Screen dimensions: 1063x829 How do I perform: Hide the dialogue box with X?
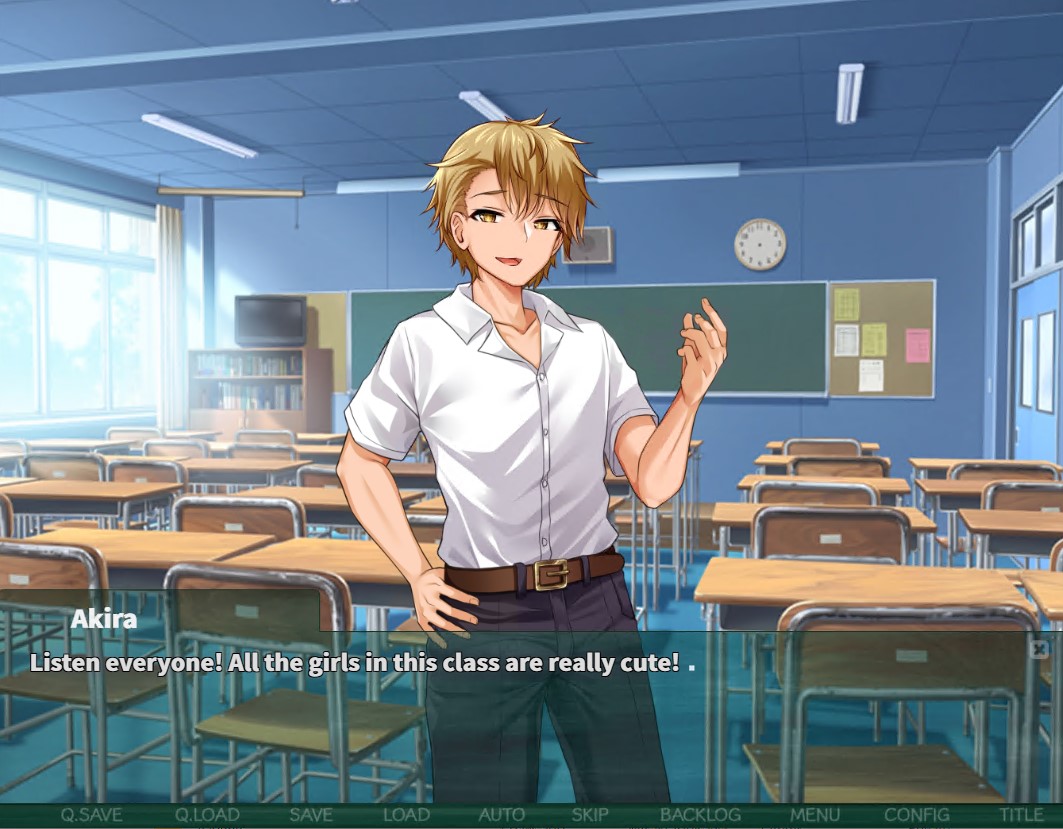(x=1039, y=649)
